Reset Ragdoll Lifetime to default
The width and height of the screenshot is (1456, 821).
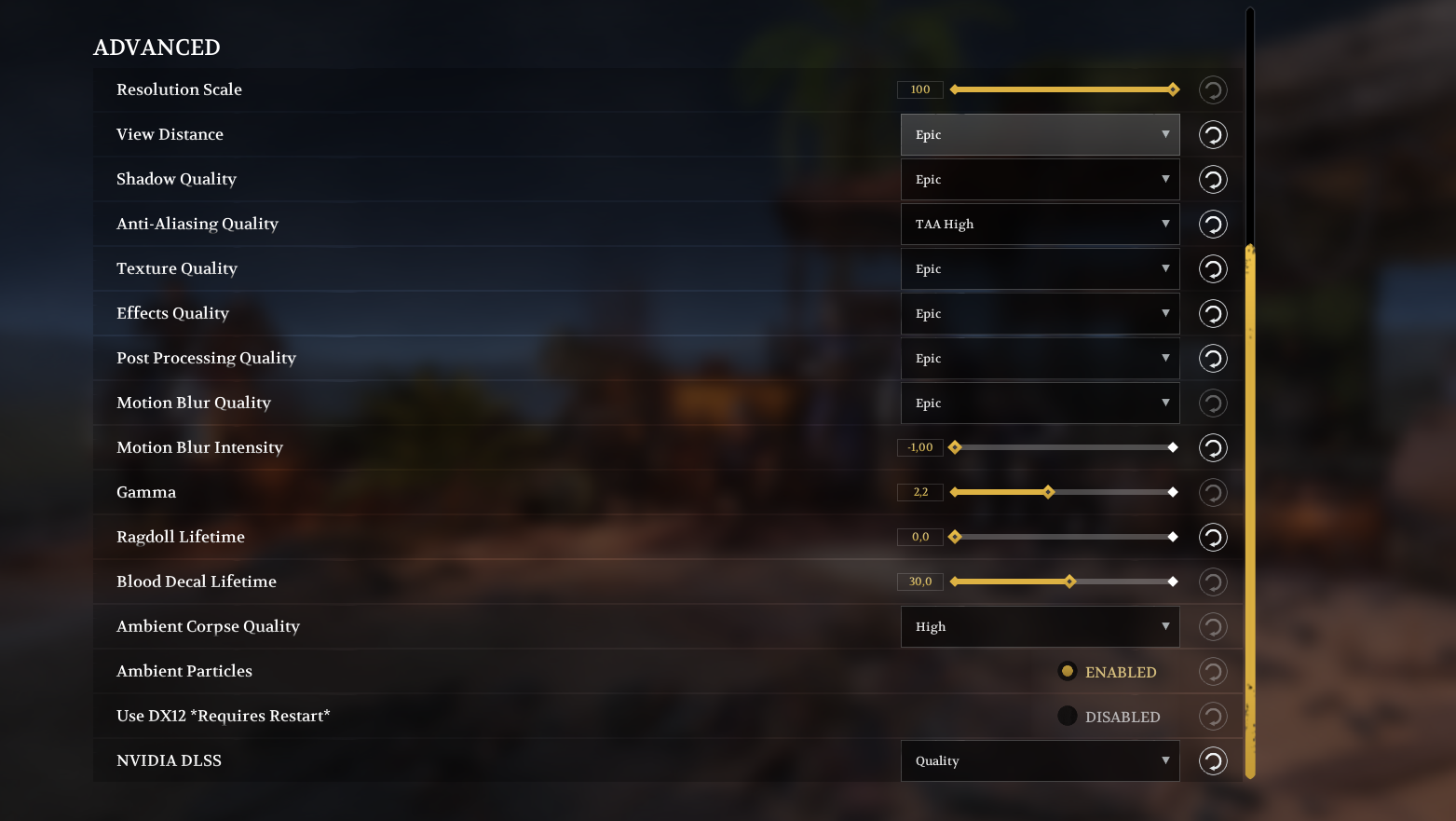[1213, 537]
